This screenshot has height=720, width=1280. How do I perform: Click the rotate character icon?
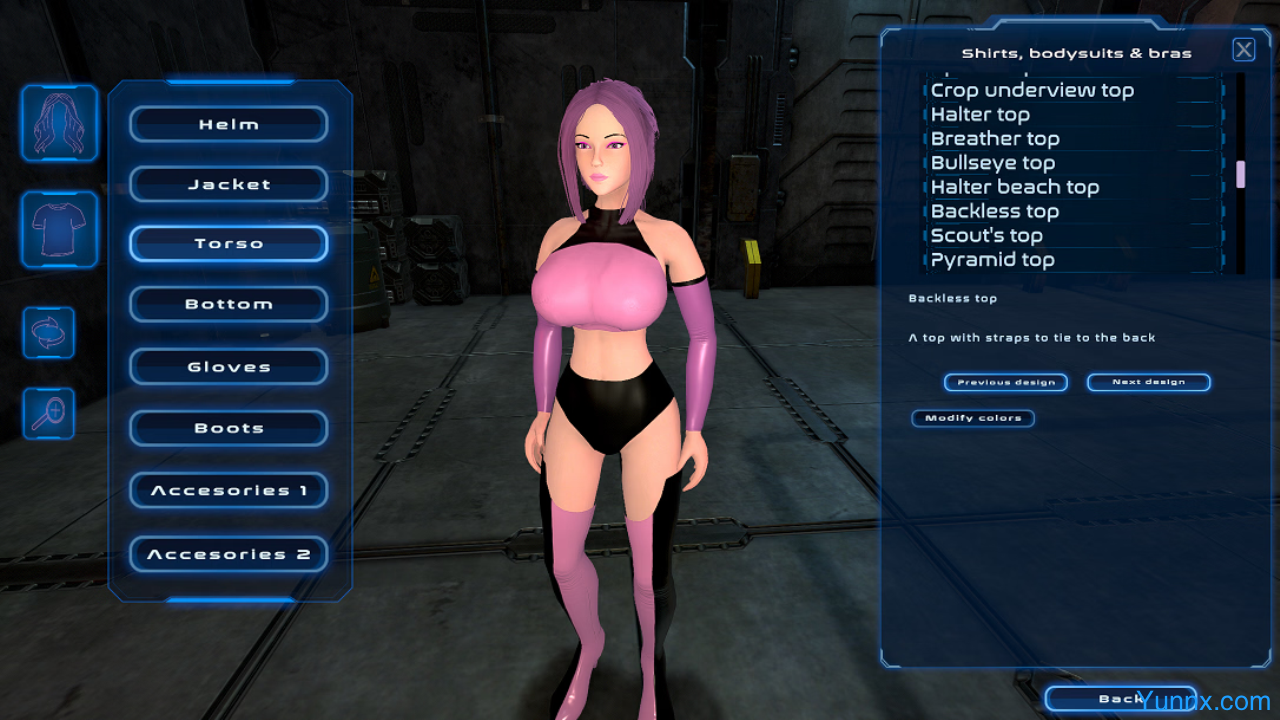tap(49, 332)
